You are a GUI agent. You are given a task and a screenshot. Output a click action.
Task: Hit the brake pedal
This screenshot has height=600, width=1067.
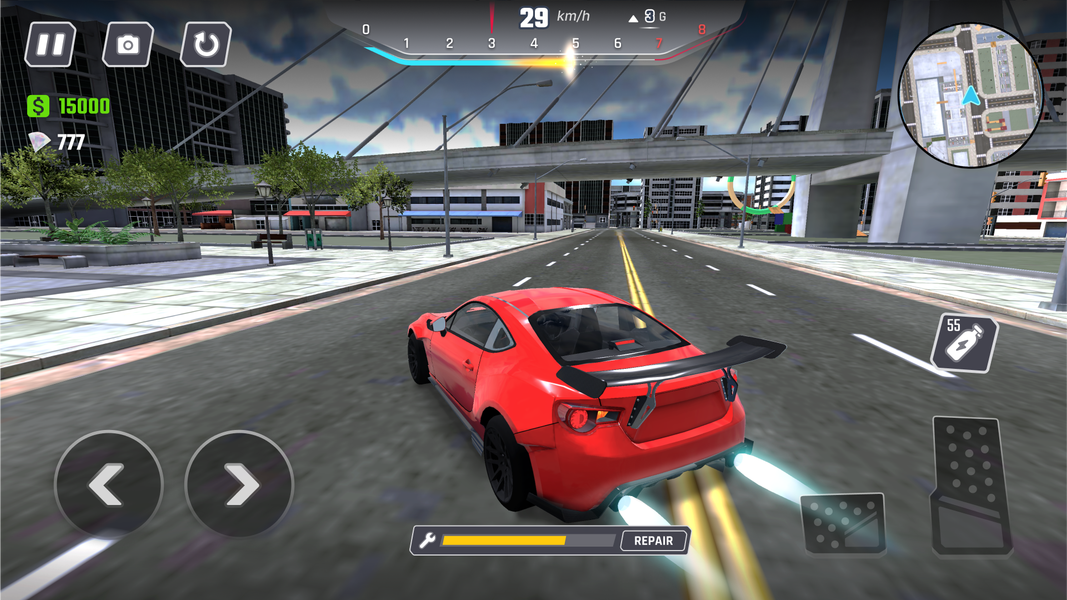843,523
